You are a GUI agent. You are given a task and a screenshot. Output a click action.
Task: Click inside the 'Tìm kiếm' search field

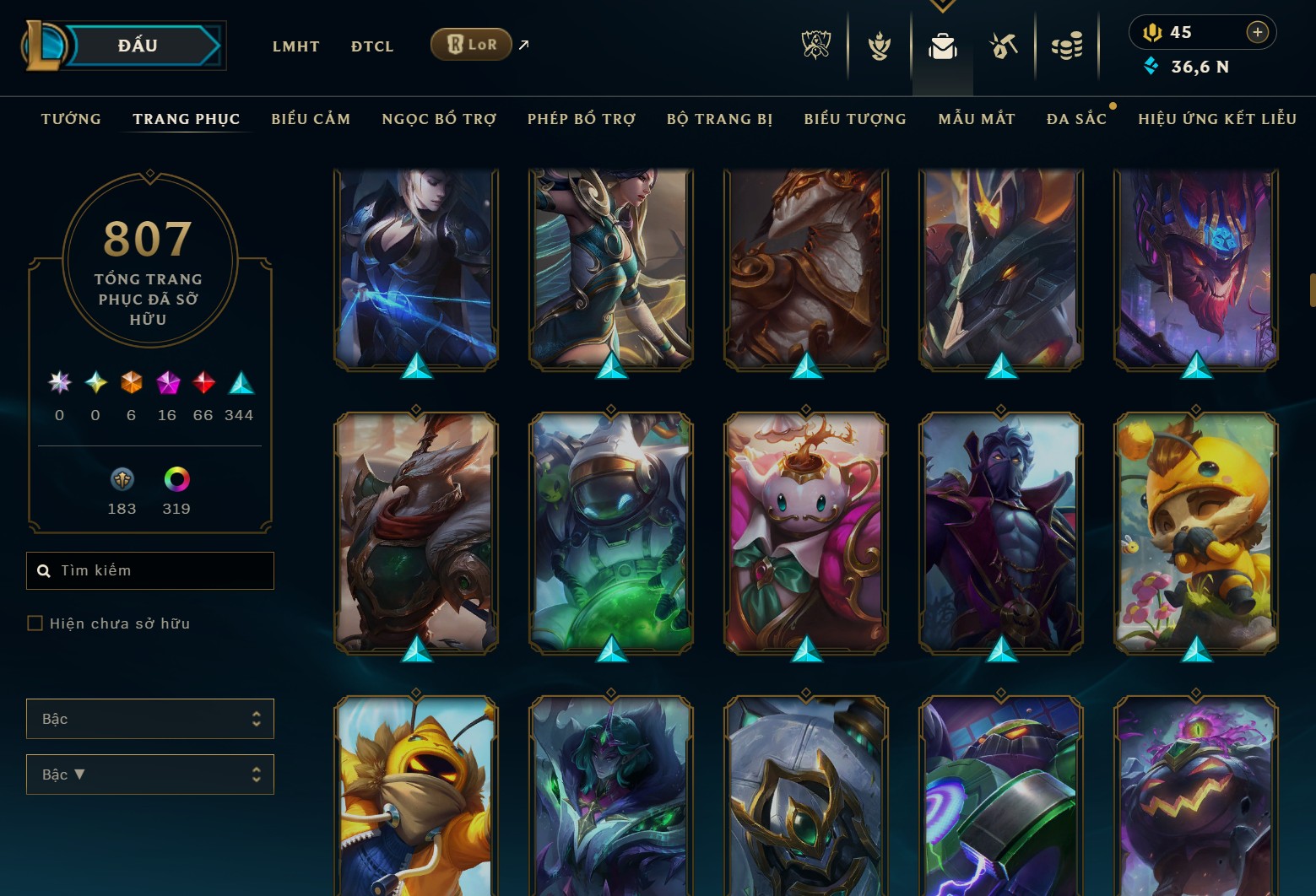pyautogui.click(x=150, y=570)
